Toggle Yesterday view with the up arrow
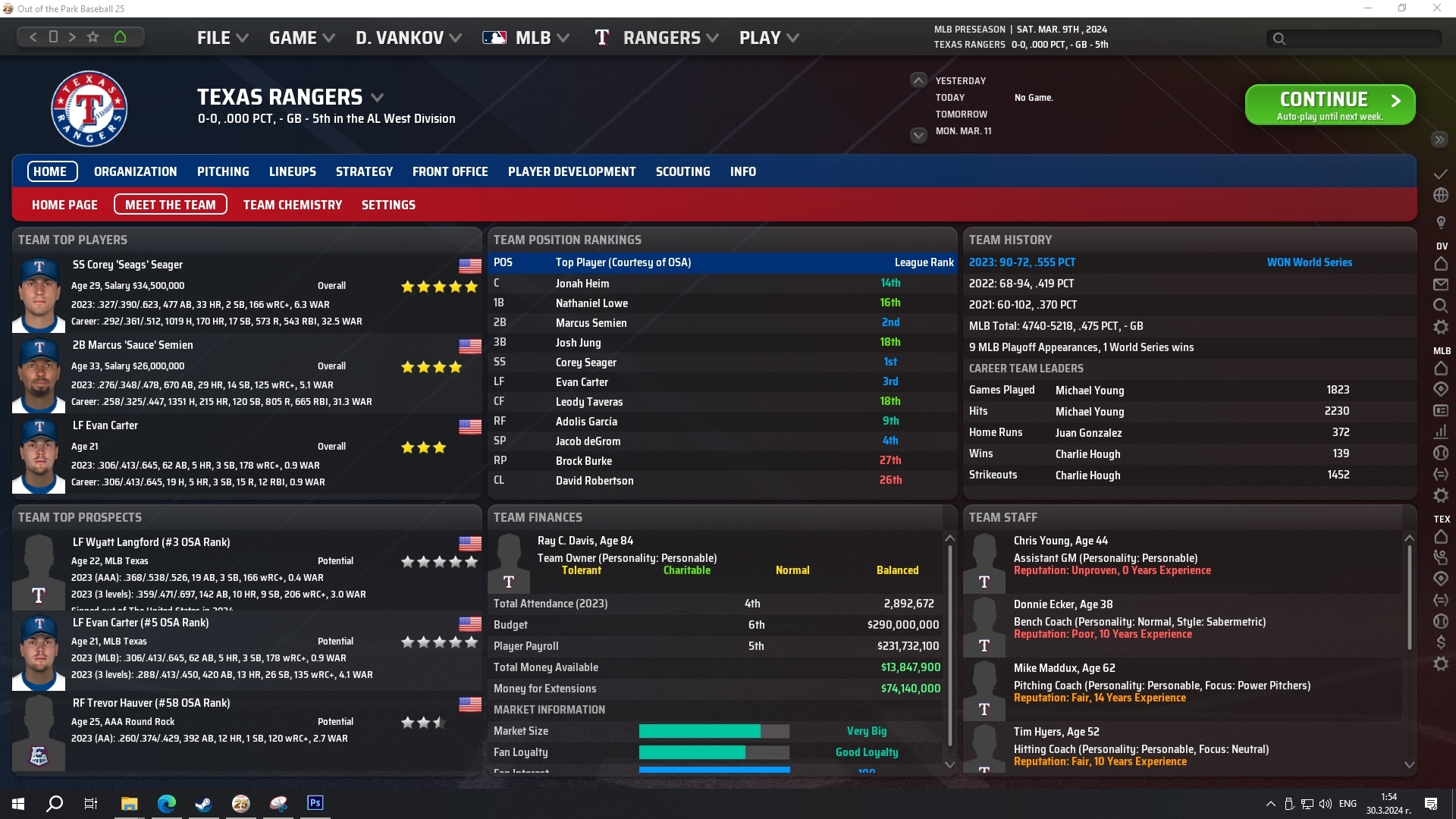 (918, 79)
